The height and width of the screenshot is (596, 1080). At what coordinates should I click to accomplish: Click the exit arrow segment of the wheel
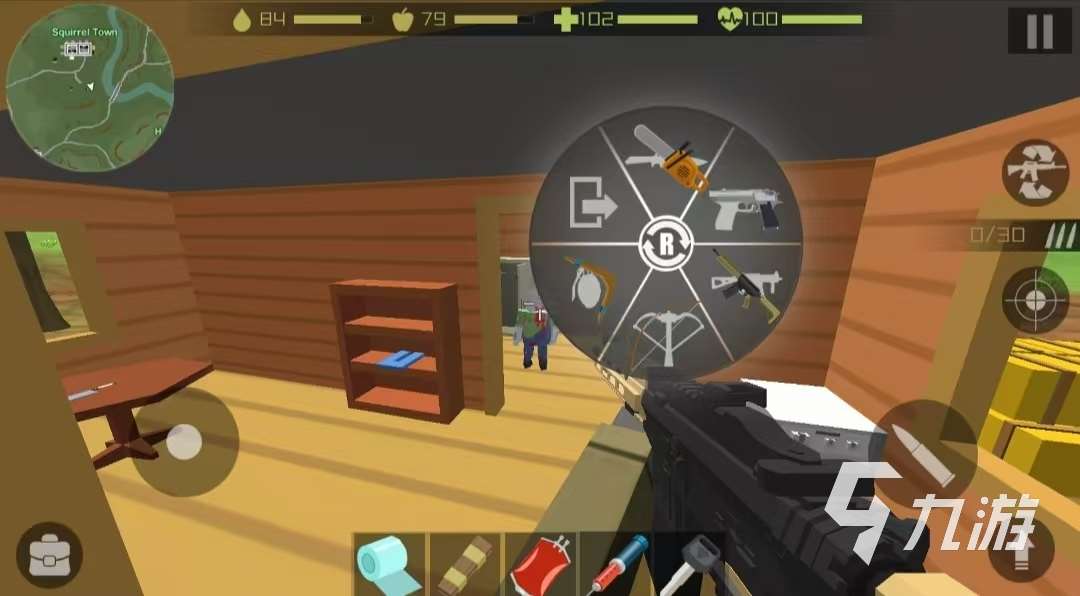click(589, 205)
